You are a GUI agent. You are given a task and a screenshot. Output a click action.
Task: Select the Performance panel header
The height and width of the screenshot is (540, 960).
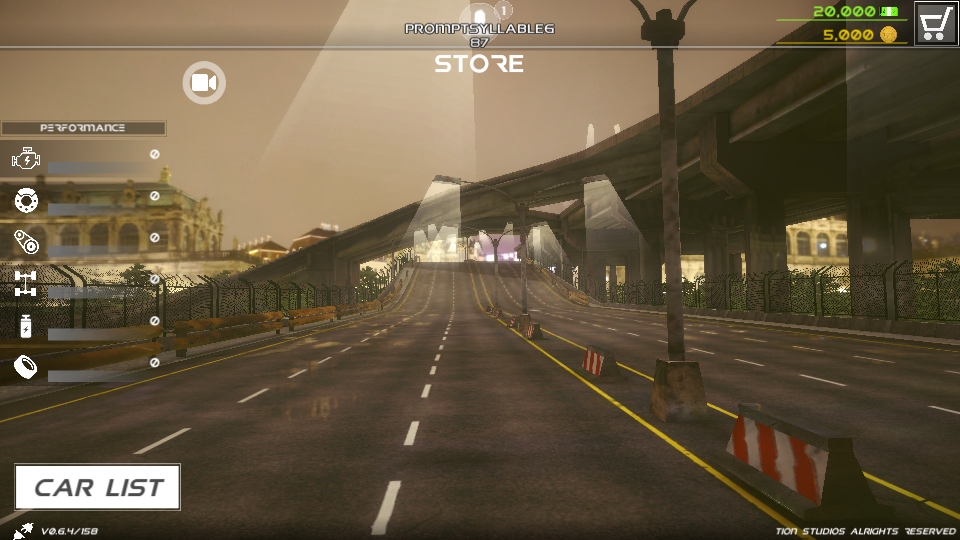[x=83, y=128]
